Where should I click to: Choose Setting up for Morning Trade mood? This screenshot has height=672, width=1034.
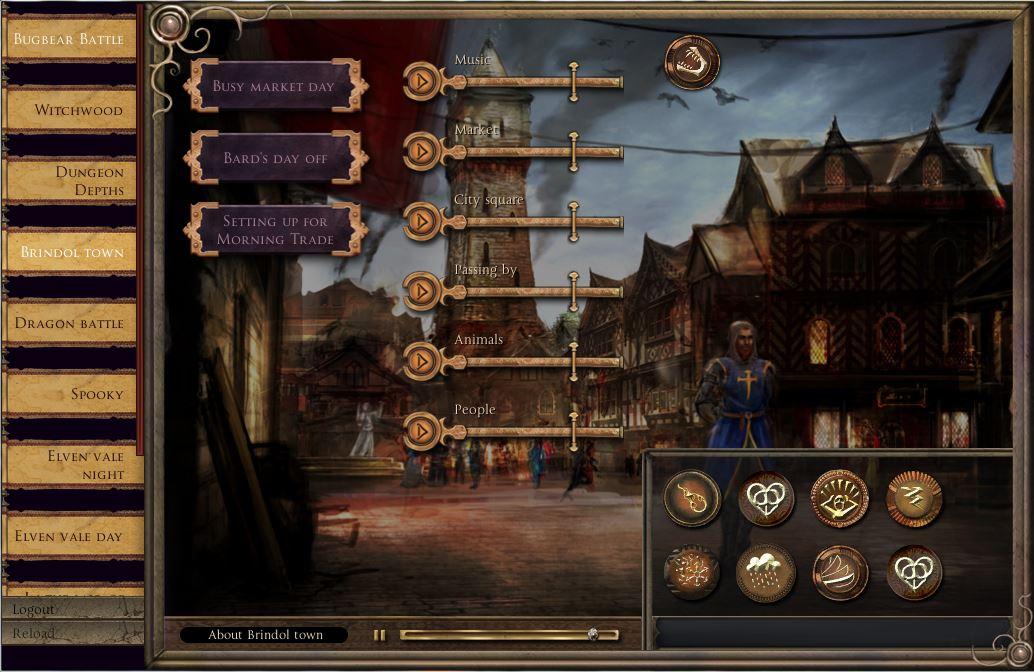coord(275,230)
